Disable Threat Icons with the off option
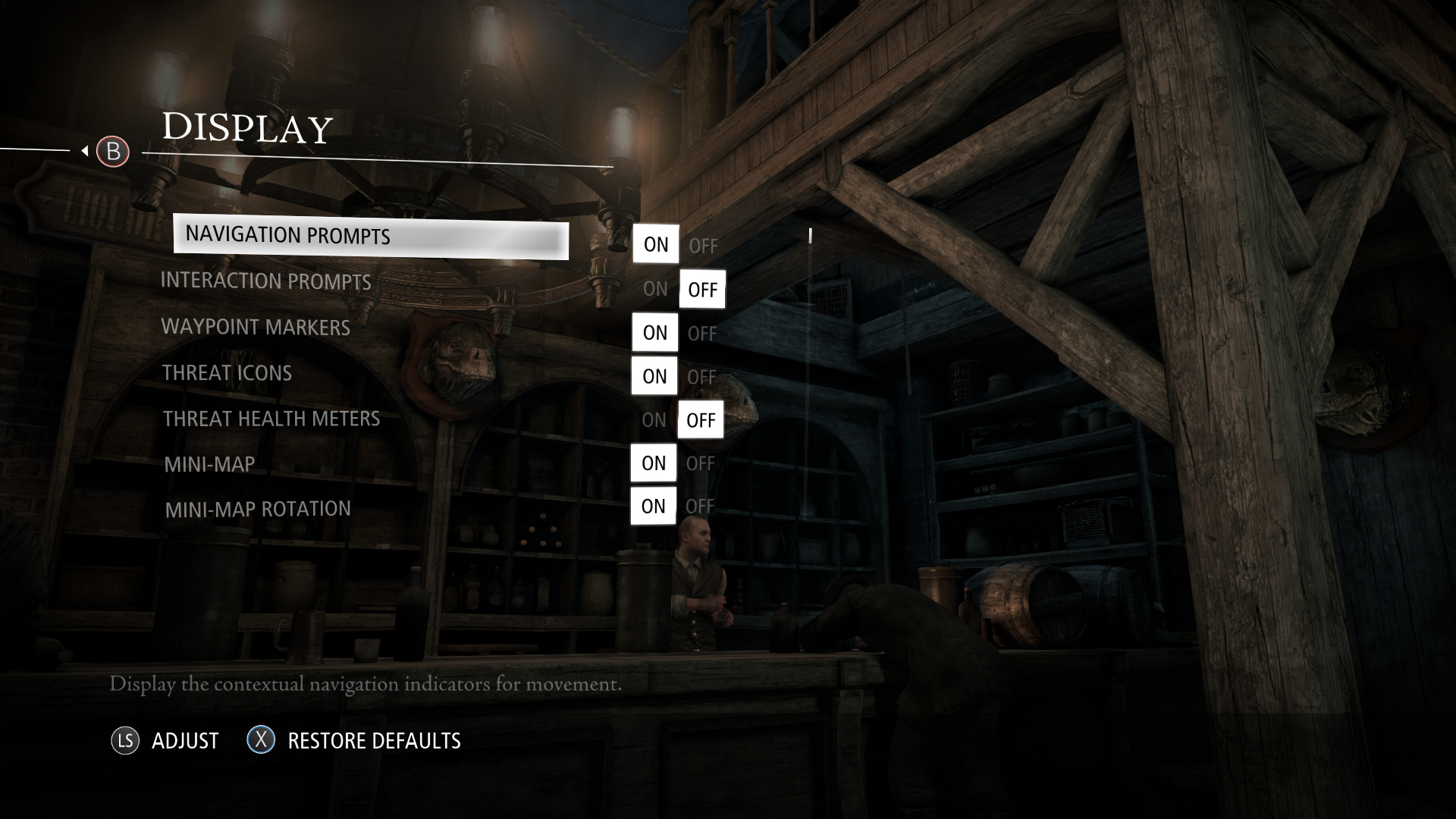 point(701,377)
